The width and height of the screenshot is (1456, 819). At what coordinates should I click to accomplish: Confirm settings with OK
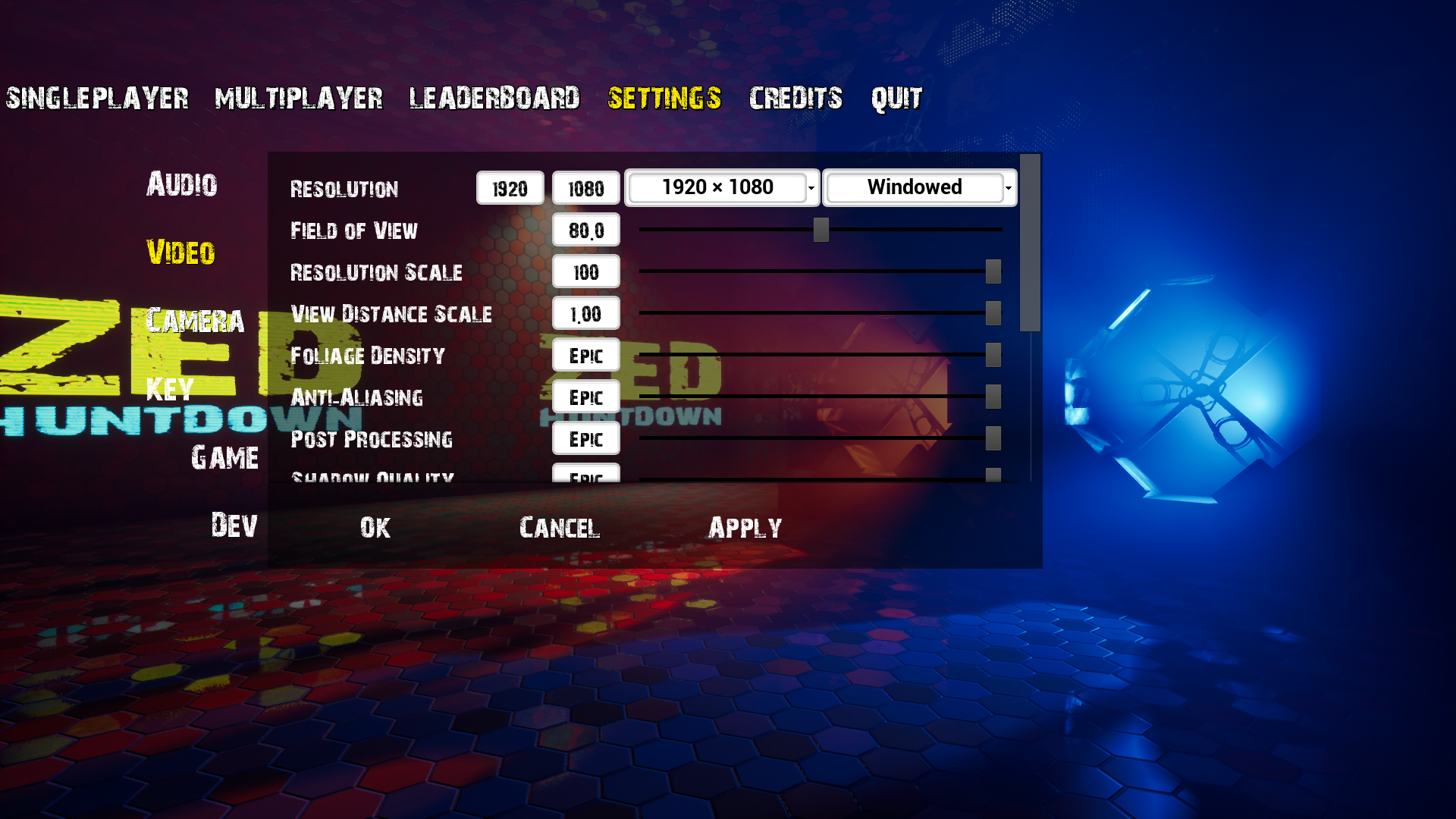[375, 528]
